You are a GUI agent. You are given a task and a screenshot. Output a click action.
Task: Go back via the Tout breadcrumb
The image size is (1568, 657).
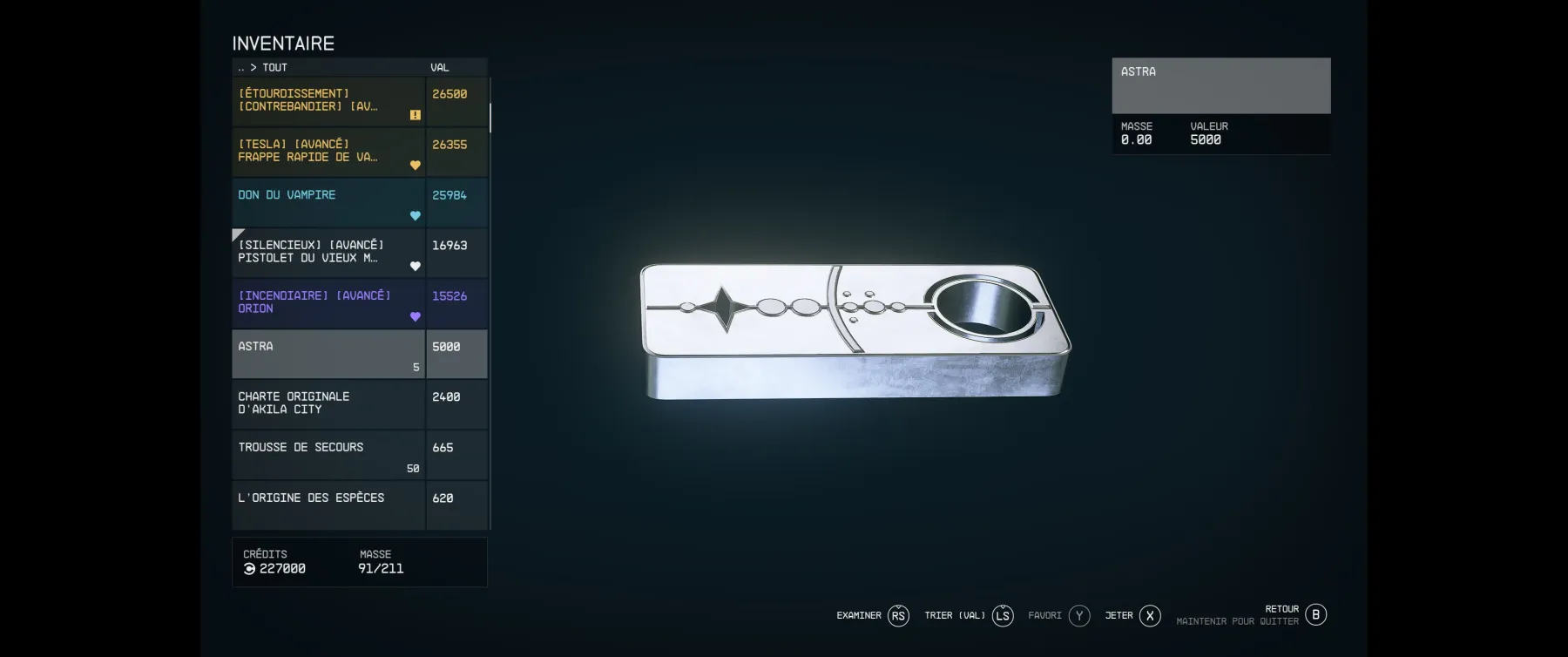(274, 67)
